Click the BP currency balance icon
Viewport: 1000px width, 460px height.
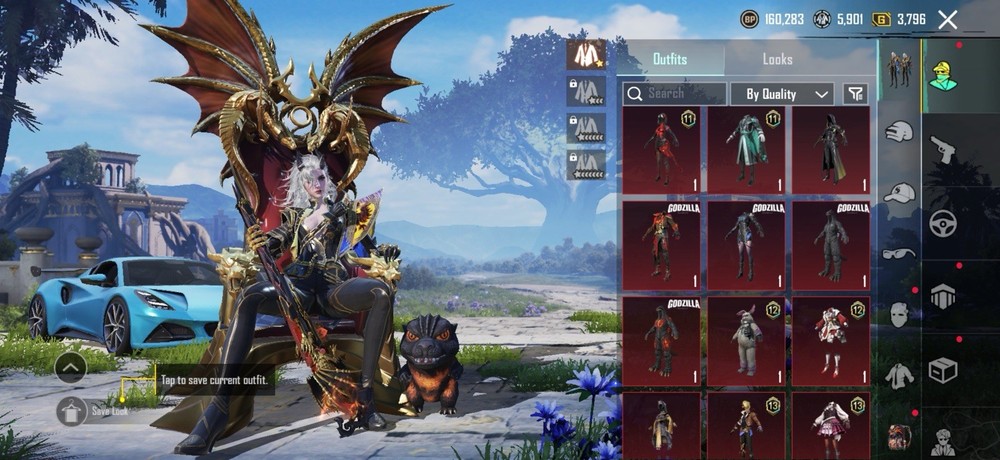point(749,19)
